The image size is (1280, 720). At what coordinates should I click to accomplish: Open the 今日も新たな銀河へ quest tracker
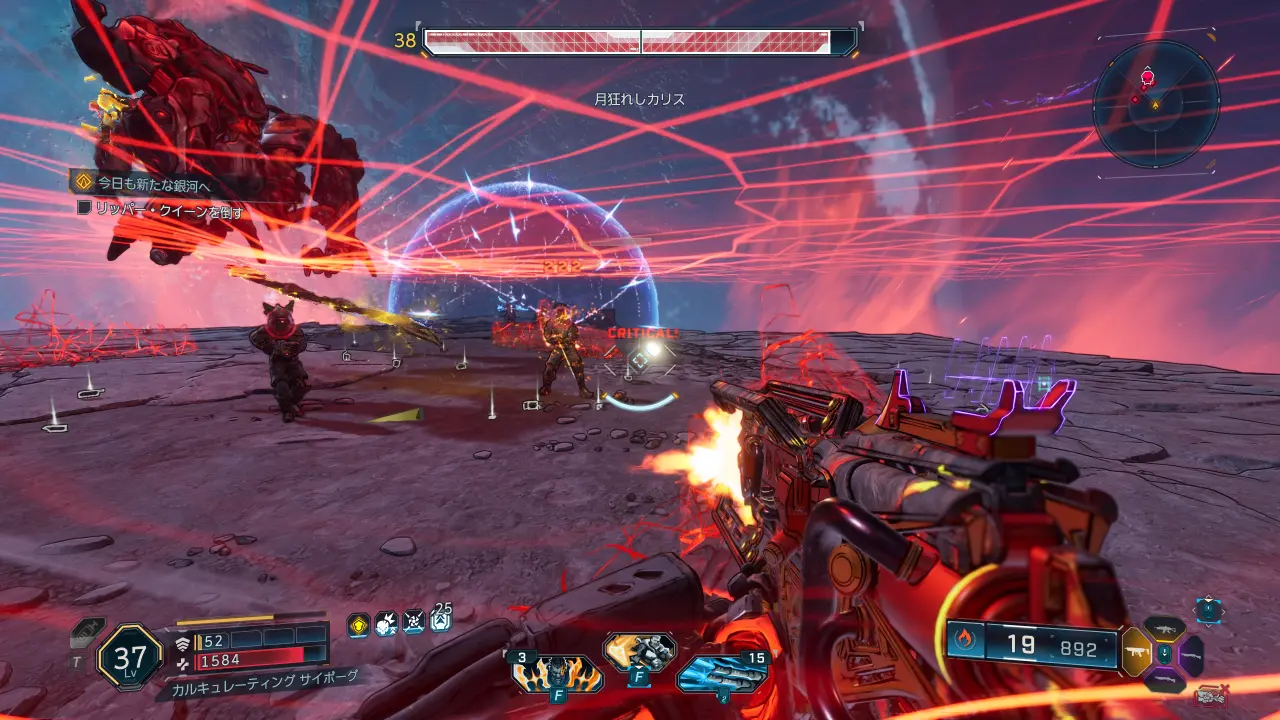[x=152, y=184]
